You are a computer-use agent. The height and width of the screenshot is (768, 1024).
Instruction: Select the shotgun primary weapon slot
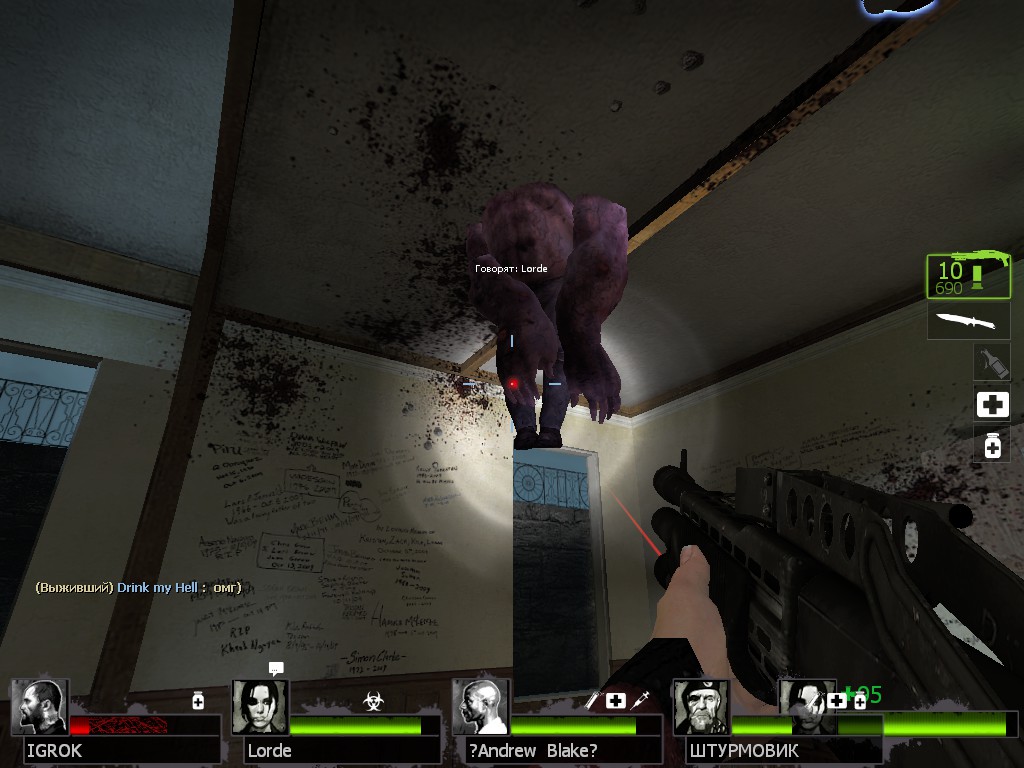pos(968,275)
